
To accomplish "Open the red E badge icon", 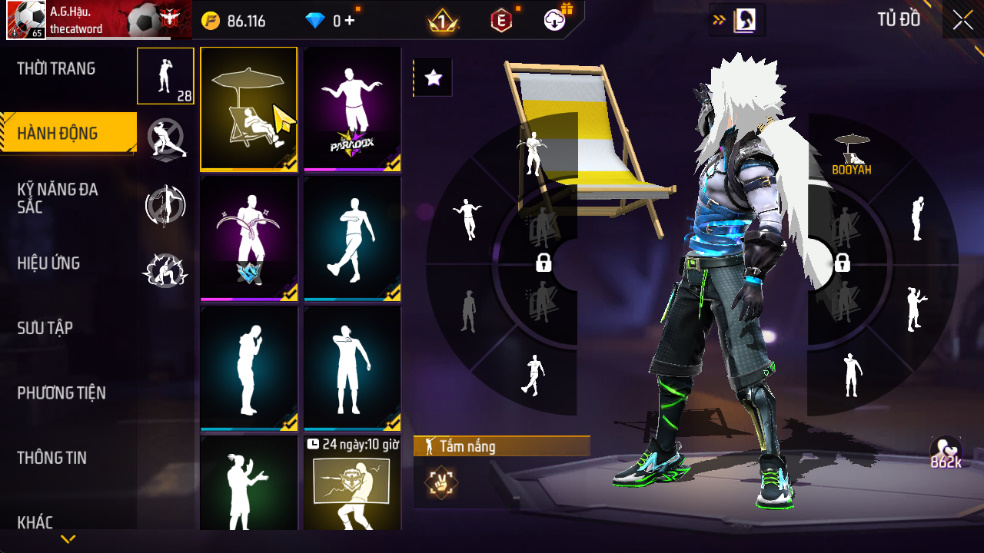I will (x=501, y=20).
